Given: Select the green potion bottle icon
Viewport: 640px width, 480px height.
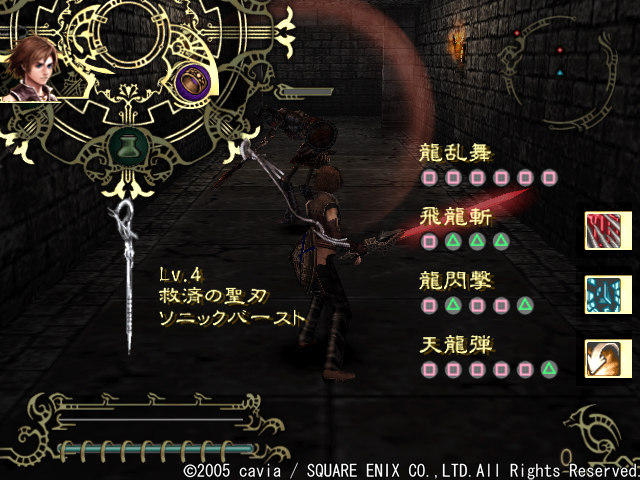Looking at the screenshot, I should [125, 143].
